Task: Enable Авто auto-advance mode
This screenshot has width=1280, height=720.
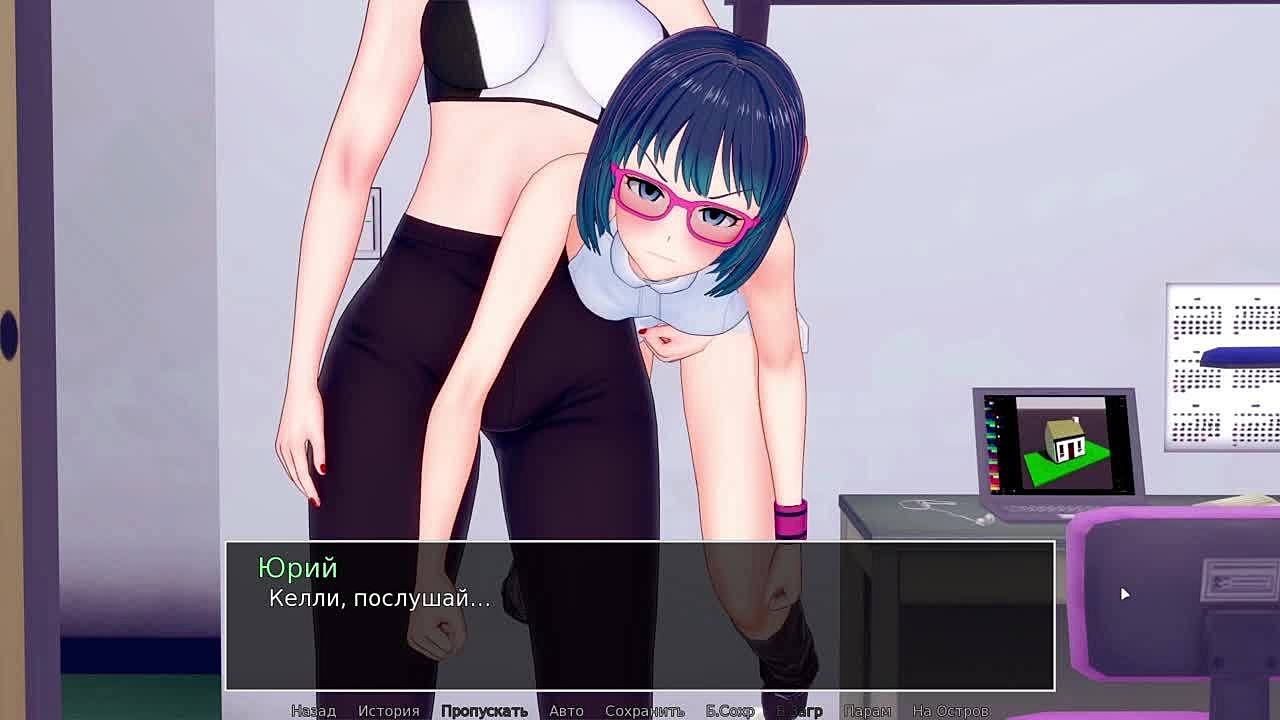Action: click(566, 711)
